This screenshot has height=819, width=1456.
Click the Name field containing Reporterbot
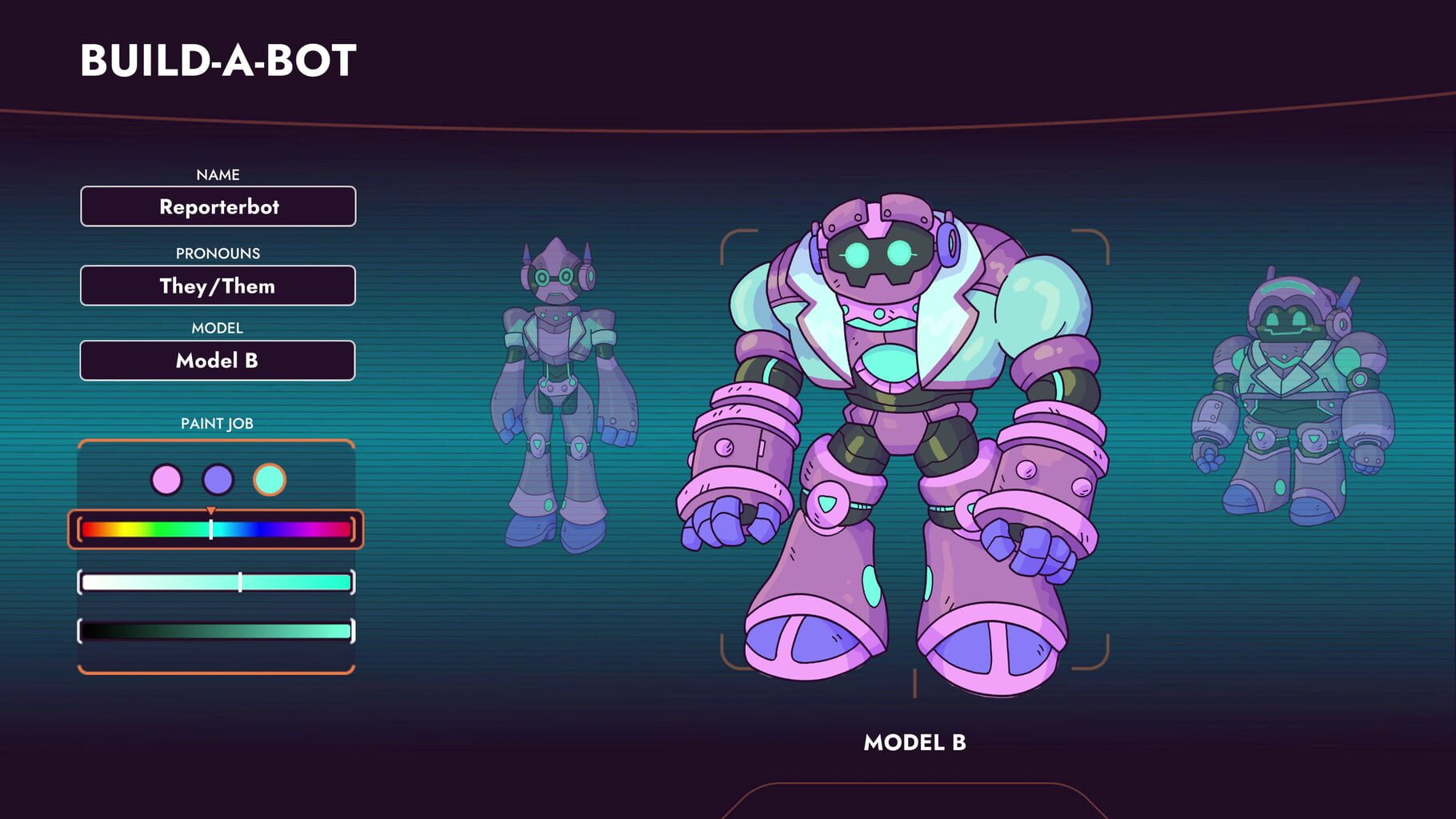point(217,206)
